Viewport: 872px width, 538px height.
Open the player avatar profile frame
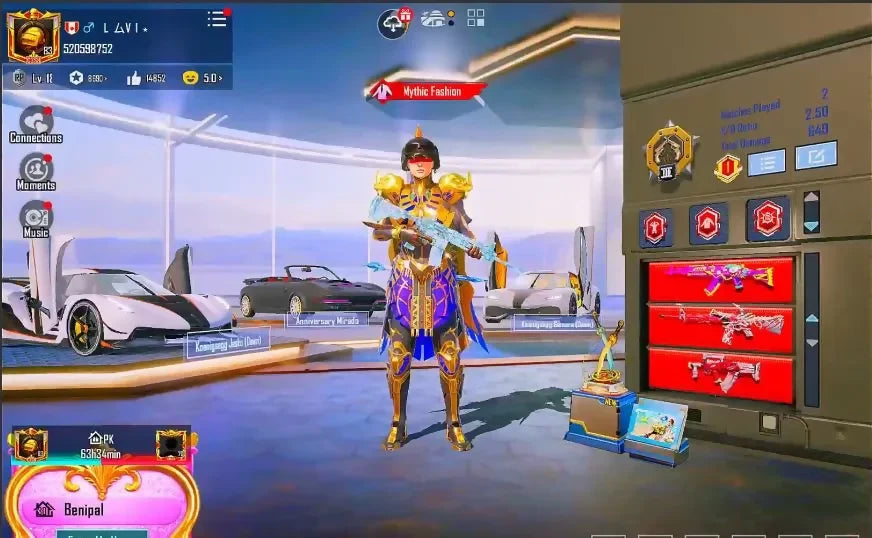(x=33, y=36)
